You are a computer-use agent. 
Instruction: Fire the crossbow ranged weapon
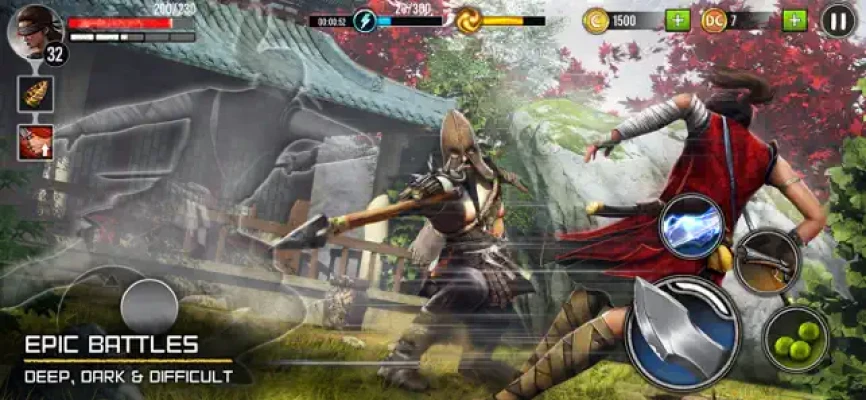coord(767,262)
